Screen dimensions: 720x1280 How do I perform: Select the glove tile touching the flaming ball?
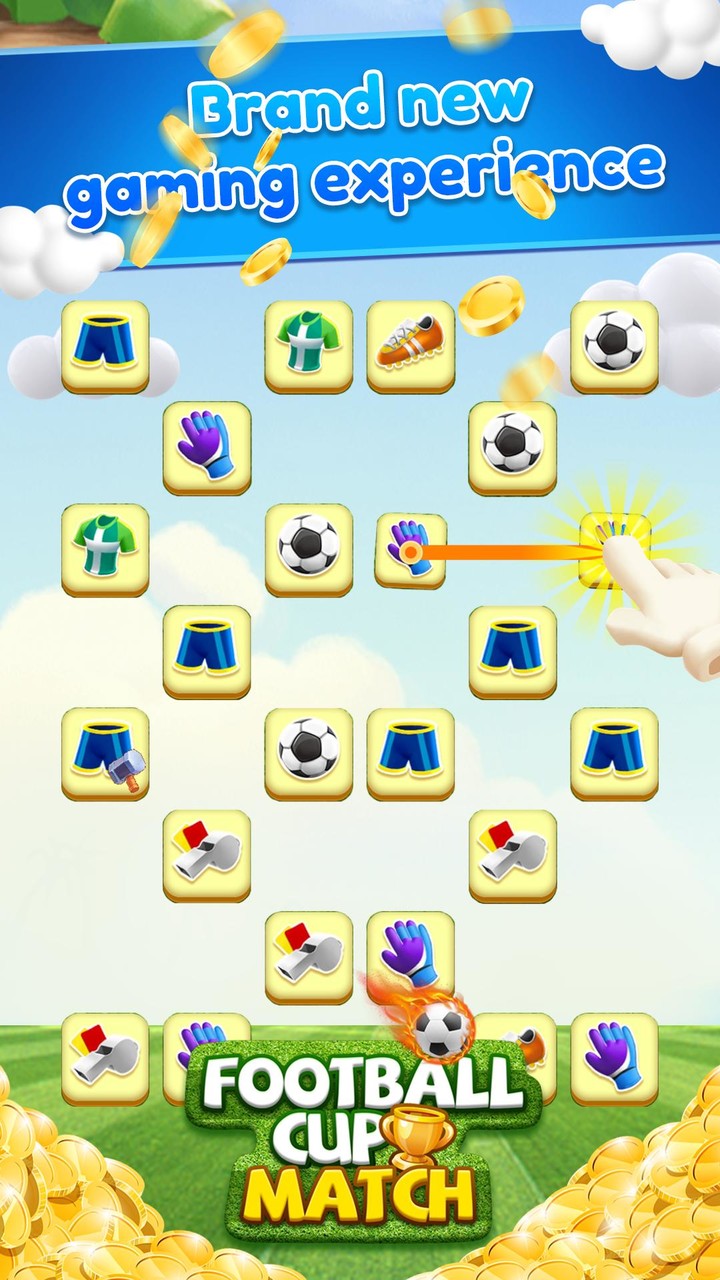click(410, 955)
